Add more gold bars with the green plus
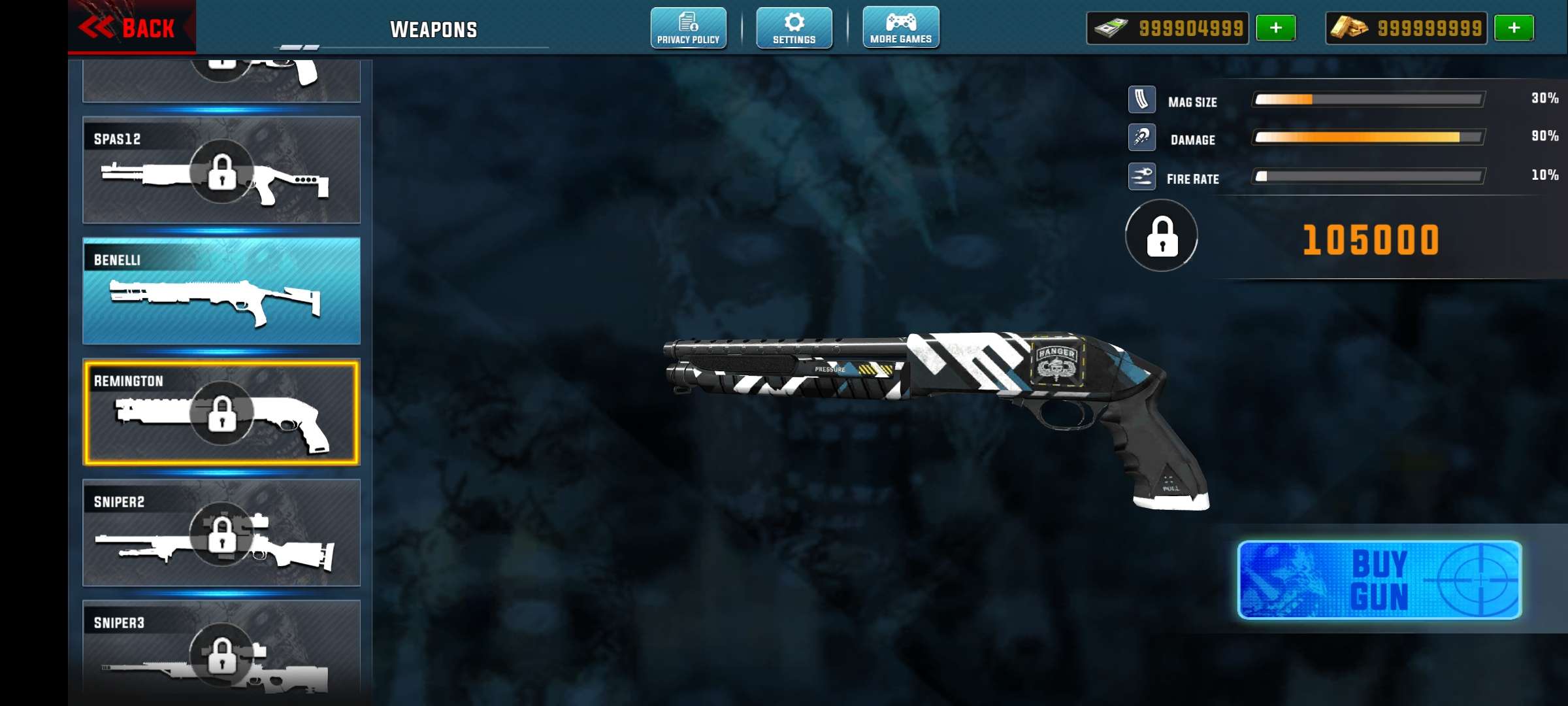The width and height of the screenshot is (1568, 706). pyautogui.click(x=1514, y=28)
